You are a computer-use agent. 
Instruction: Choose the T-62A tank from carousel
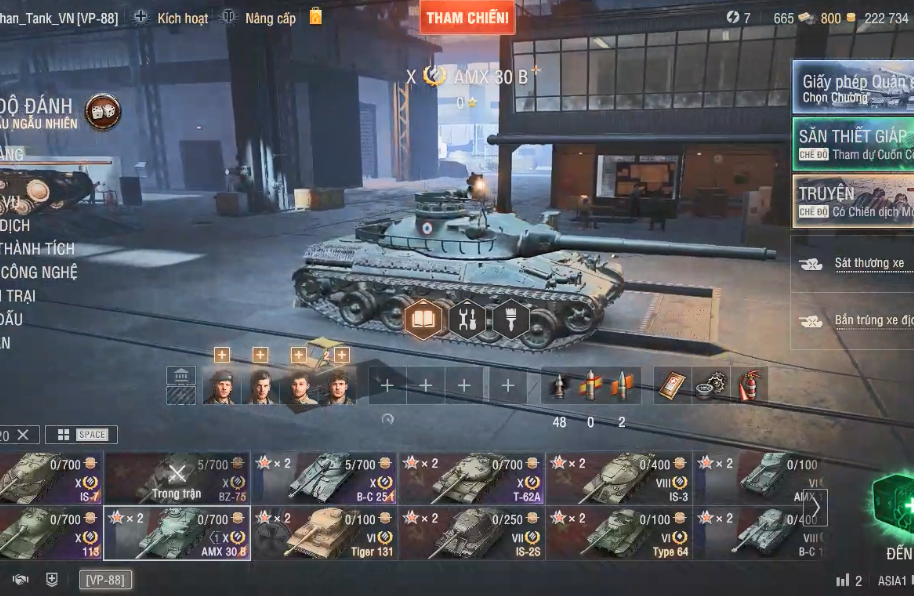tap(472, 478)
